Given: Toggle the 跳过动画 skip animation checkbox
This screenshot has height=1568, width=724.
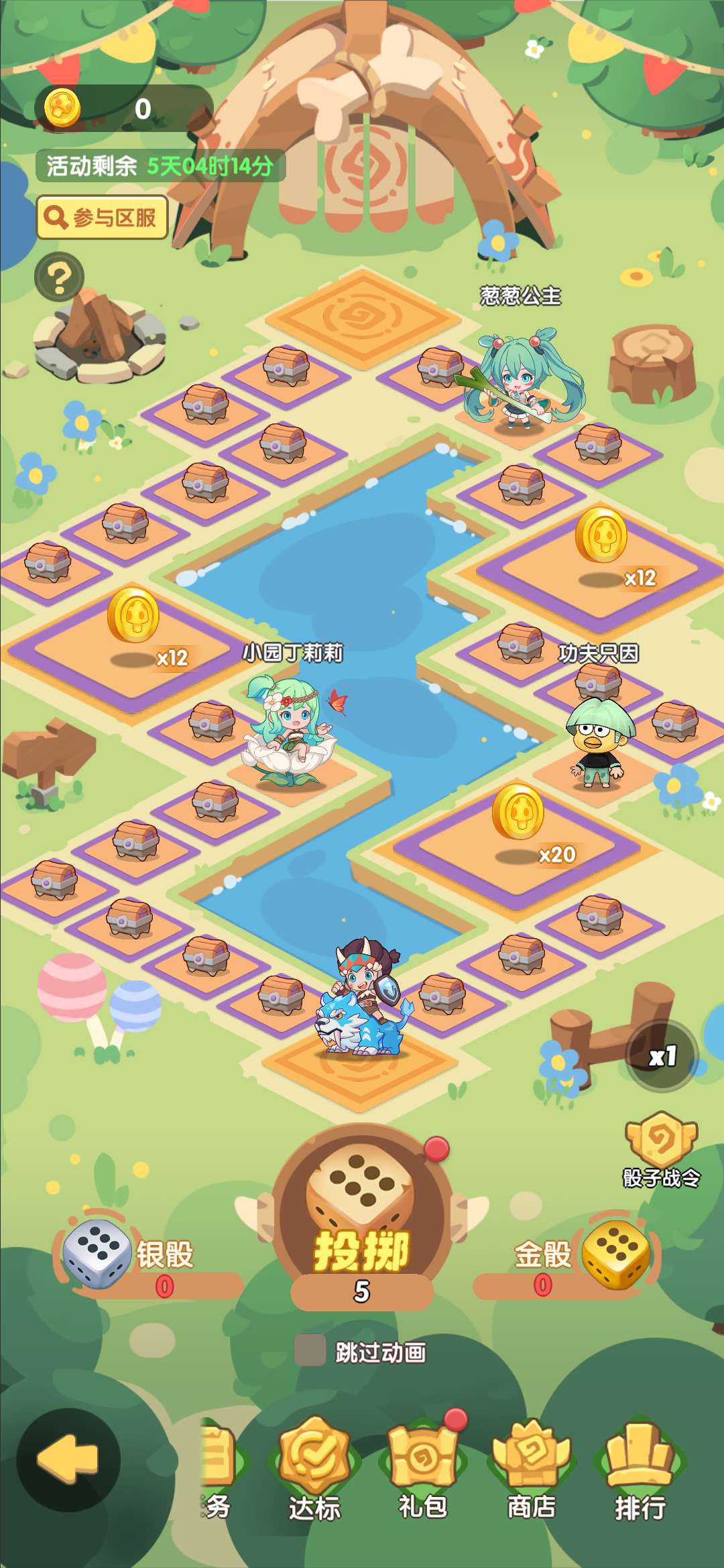Looking at the screenshot, I should click(x=310, y=1350).
